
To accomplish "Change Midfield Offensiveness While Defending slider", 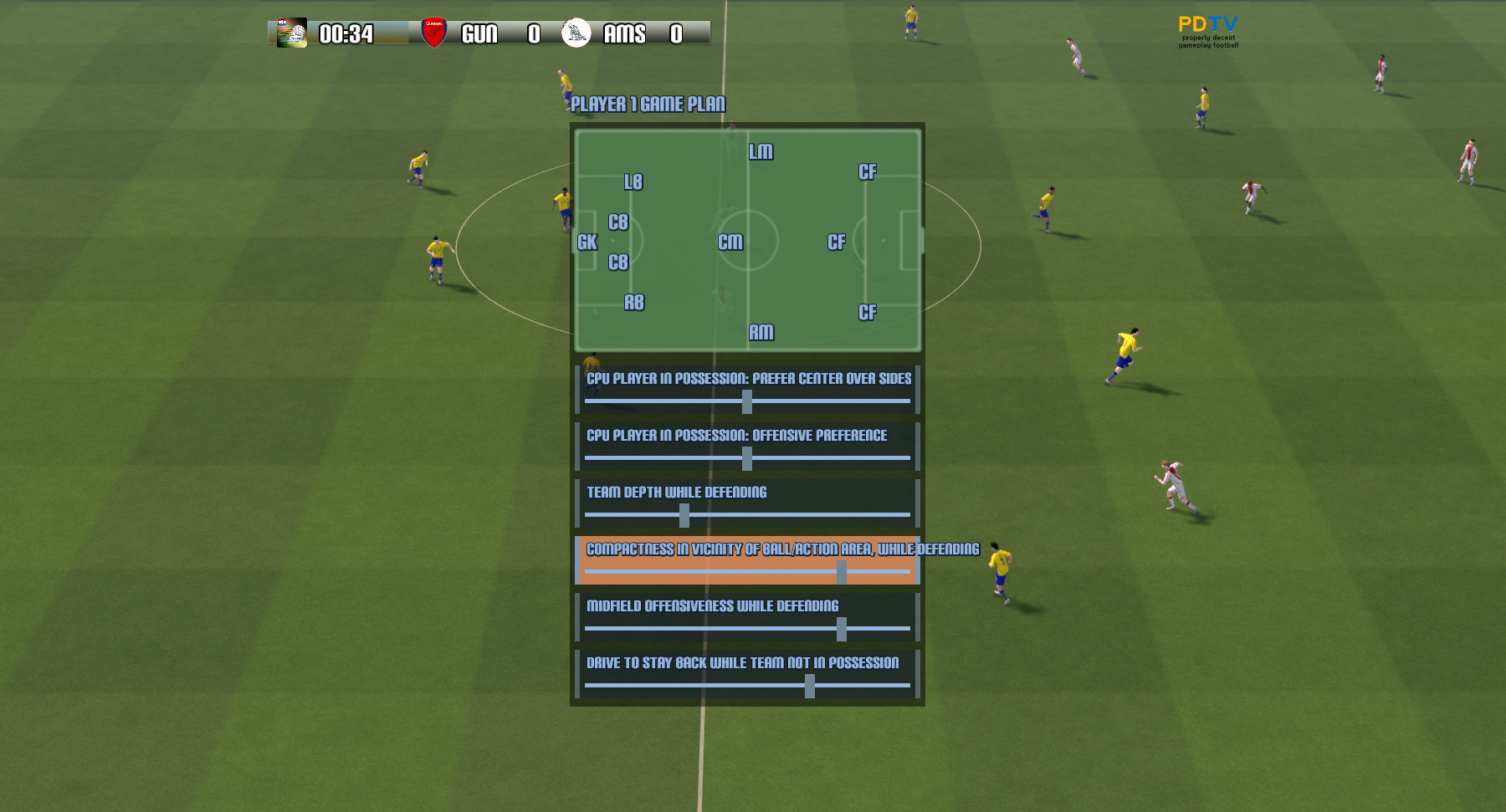I will [841, 629].
